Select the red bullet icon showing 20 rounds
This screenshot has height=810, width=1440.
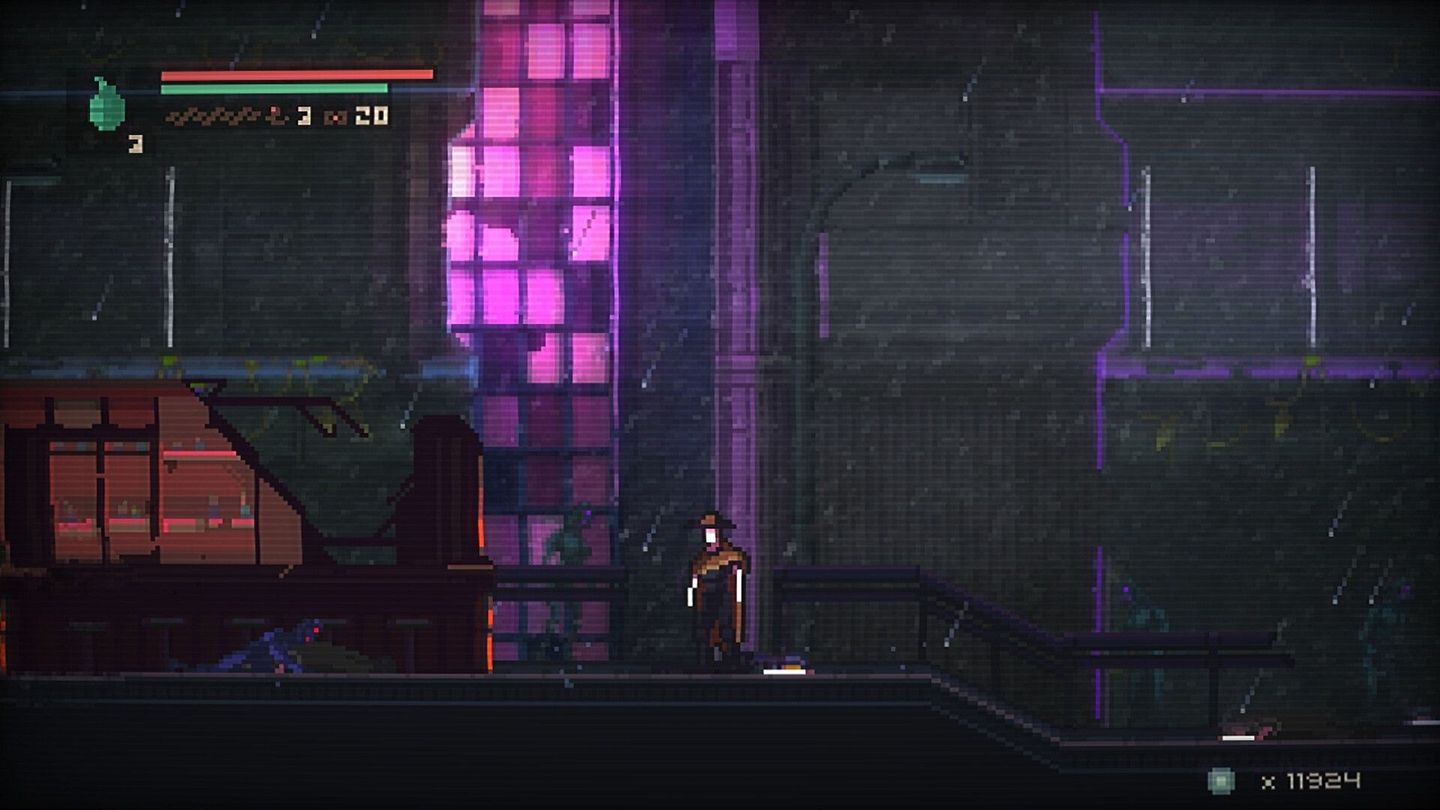[x=337, y=117]
